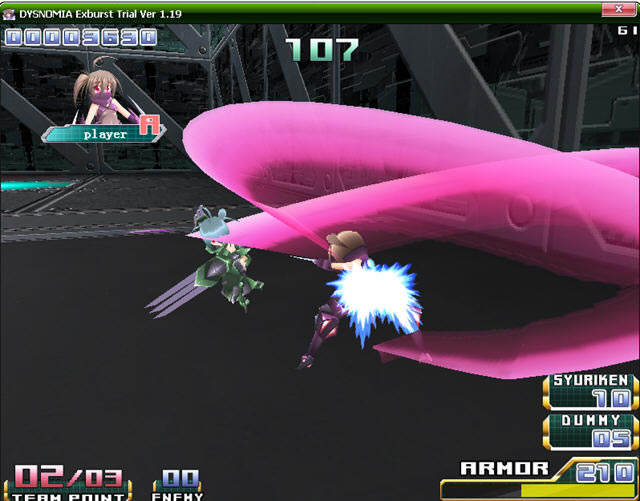
Task: Click the player name tag
Action: (103, 133)
